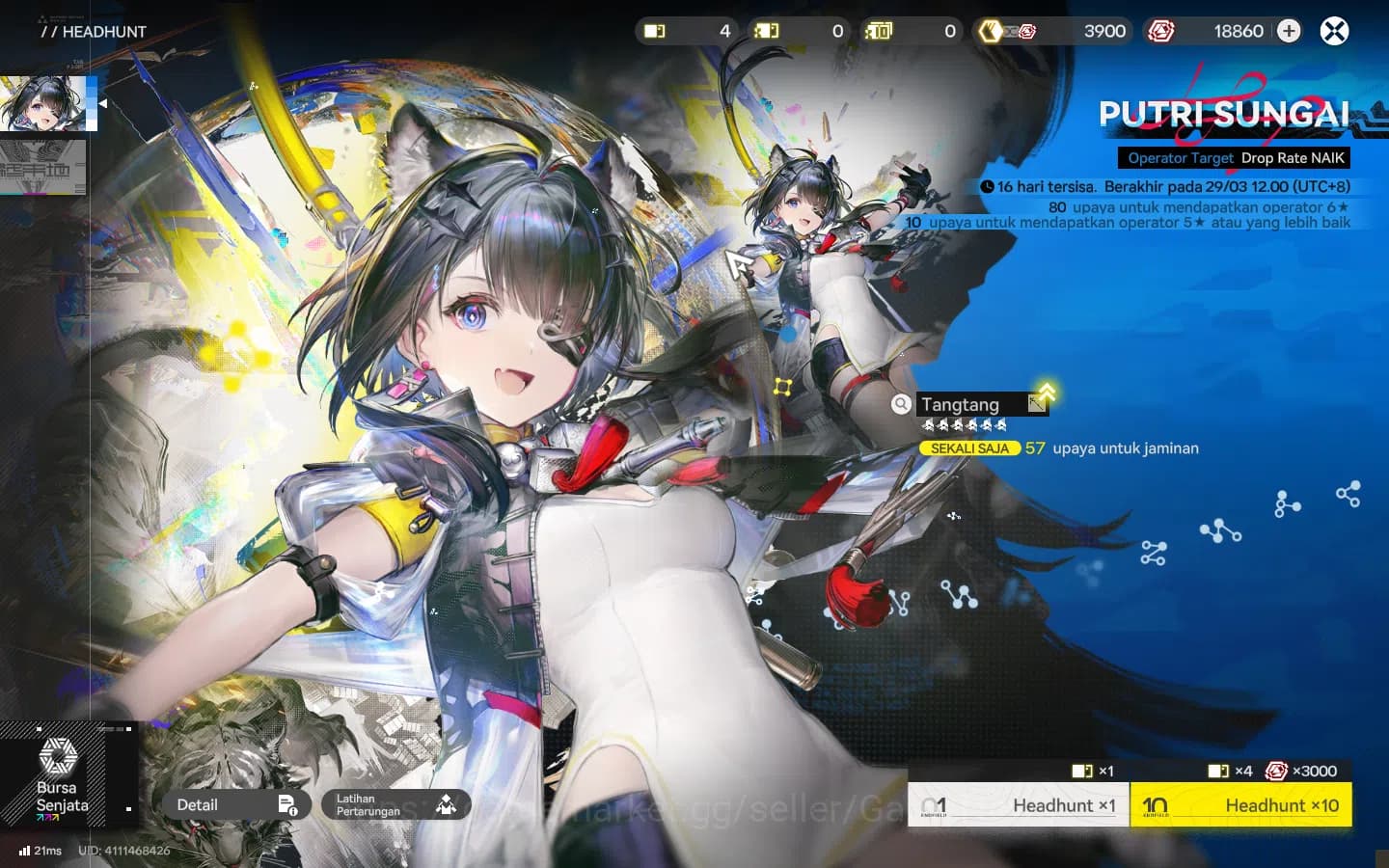The image size is (1389, 868).
Task: Click the Headhunt Permit icon showing 4
Action: coord(655,31)
